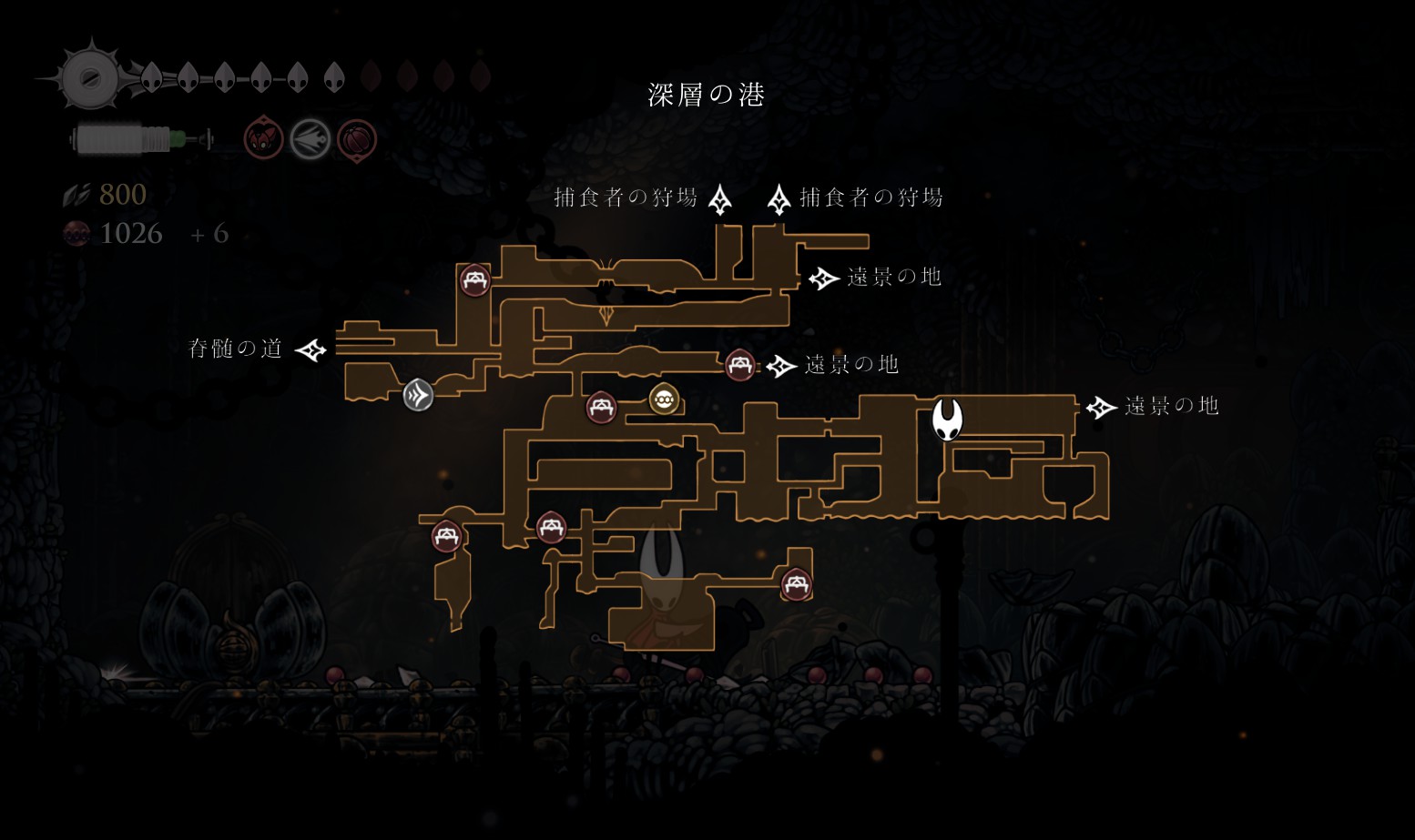This screenshot has height=840, width=1415.
Task: Select the red horned creature tool icon
Action: point(263,140)
